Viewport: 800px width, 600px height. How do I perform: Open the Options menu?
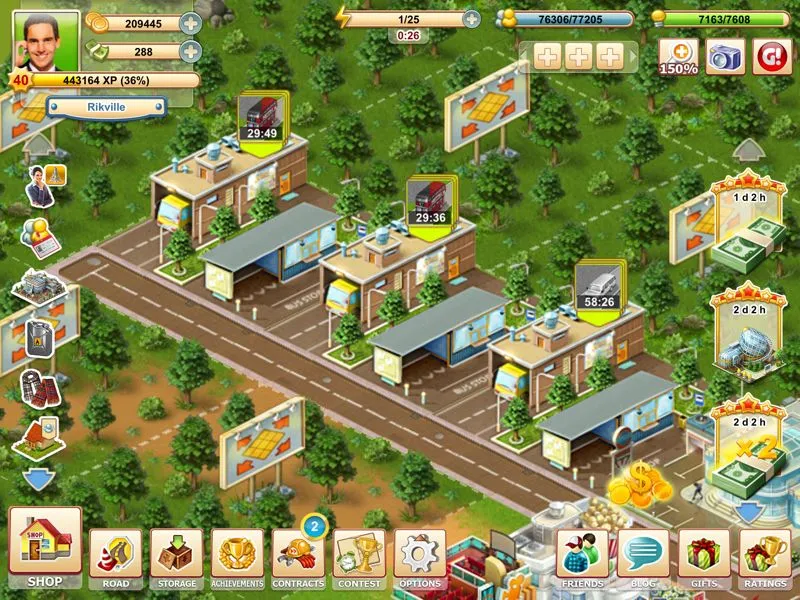(420, 556)
